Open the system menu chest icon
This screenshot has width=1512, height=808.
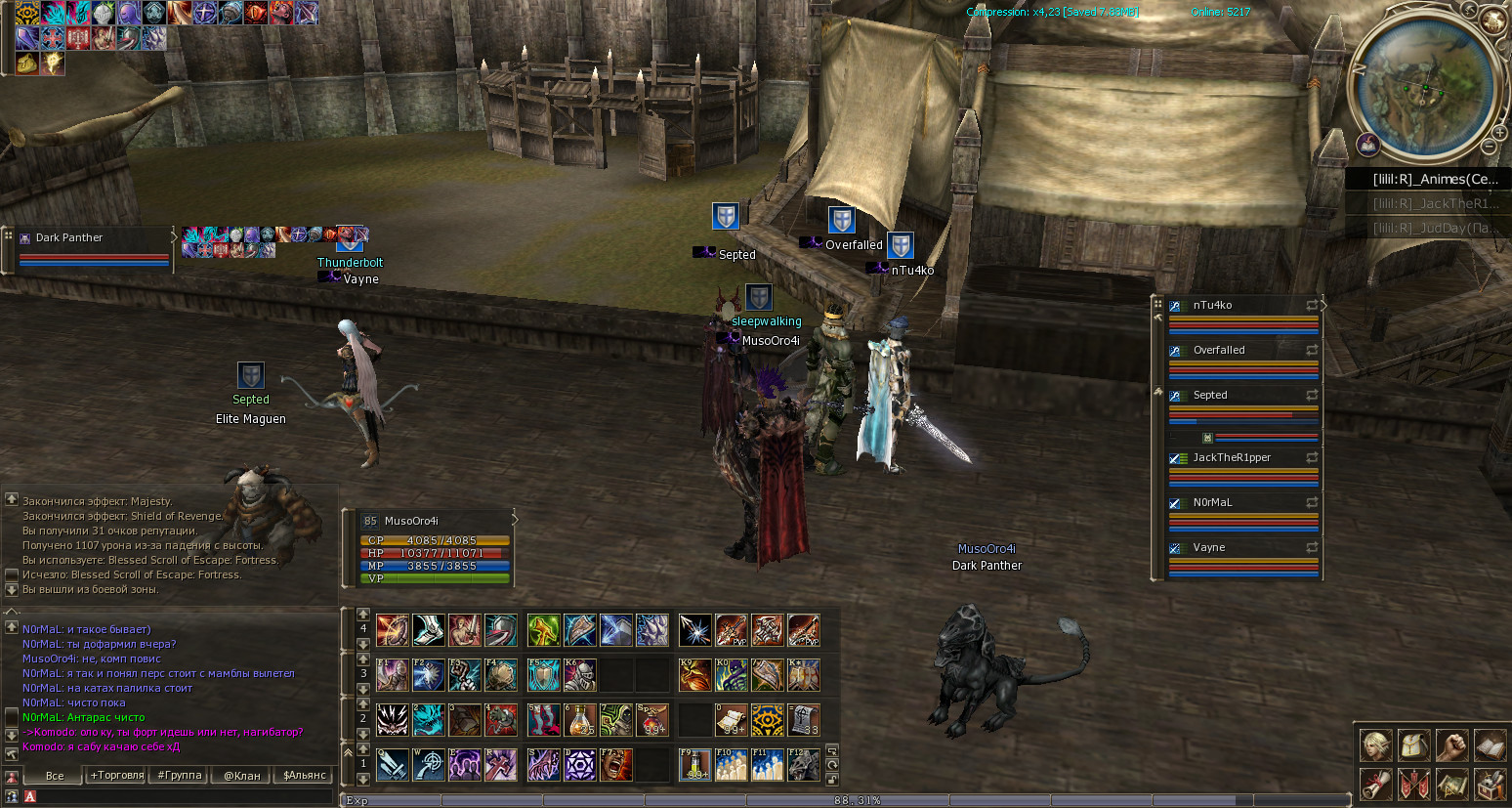point(1490,784)
